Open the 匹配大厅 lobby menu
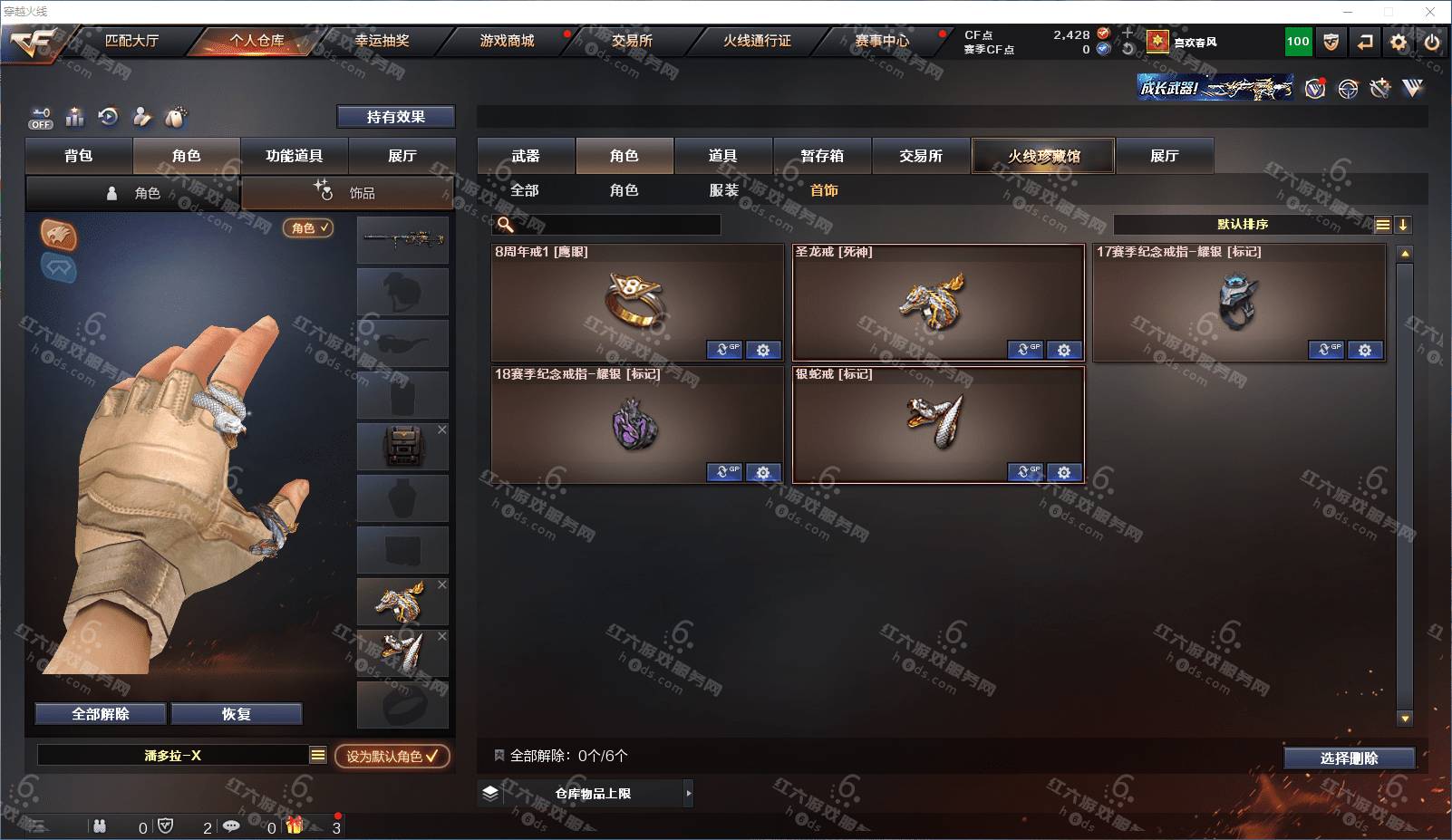Viewport: 1452px width, 840px height. tap(131, 41)
